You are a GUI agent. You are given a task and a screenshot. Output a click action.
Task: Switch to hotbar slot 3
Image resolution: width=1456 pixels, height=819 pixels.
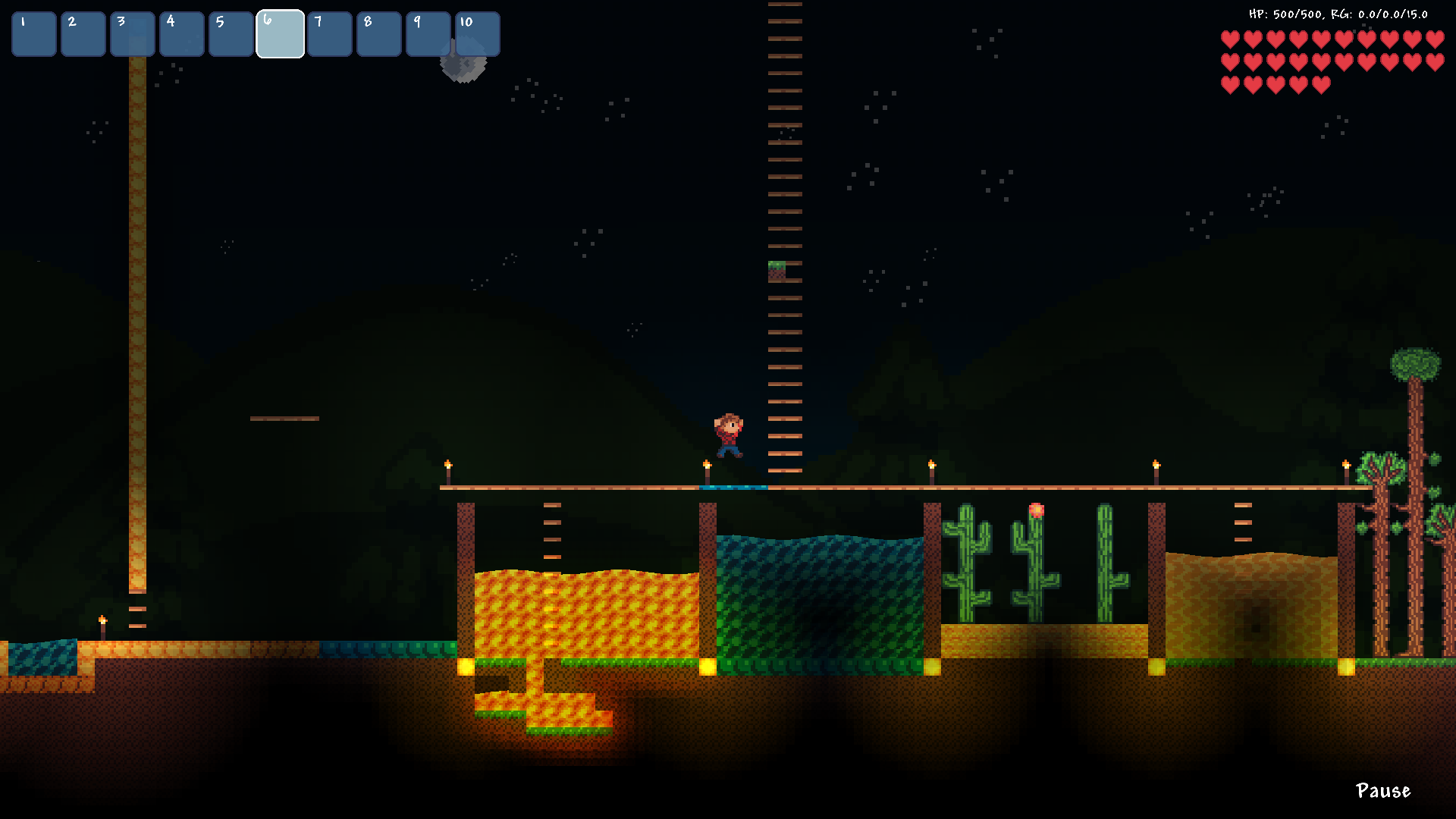point(133,34)
